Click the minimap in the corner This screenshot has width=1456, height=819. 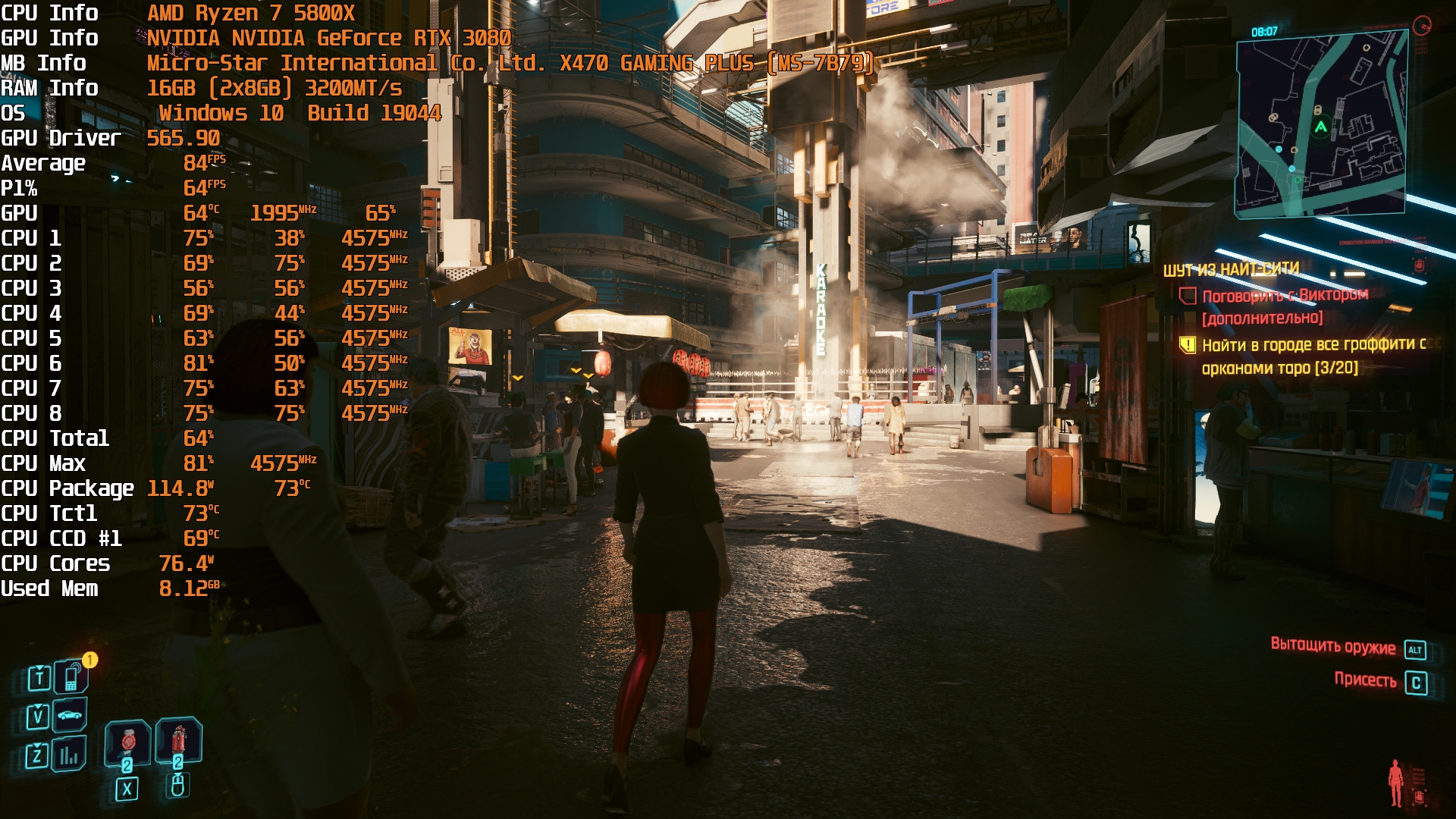(x=1321, y=125)
